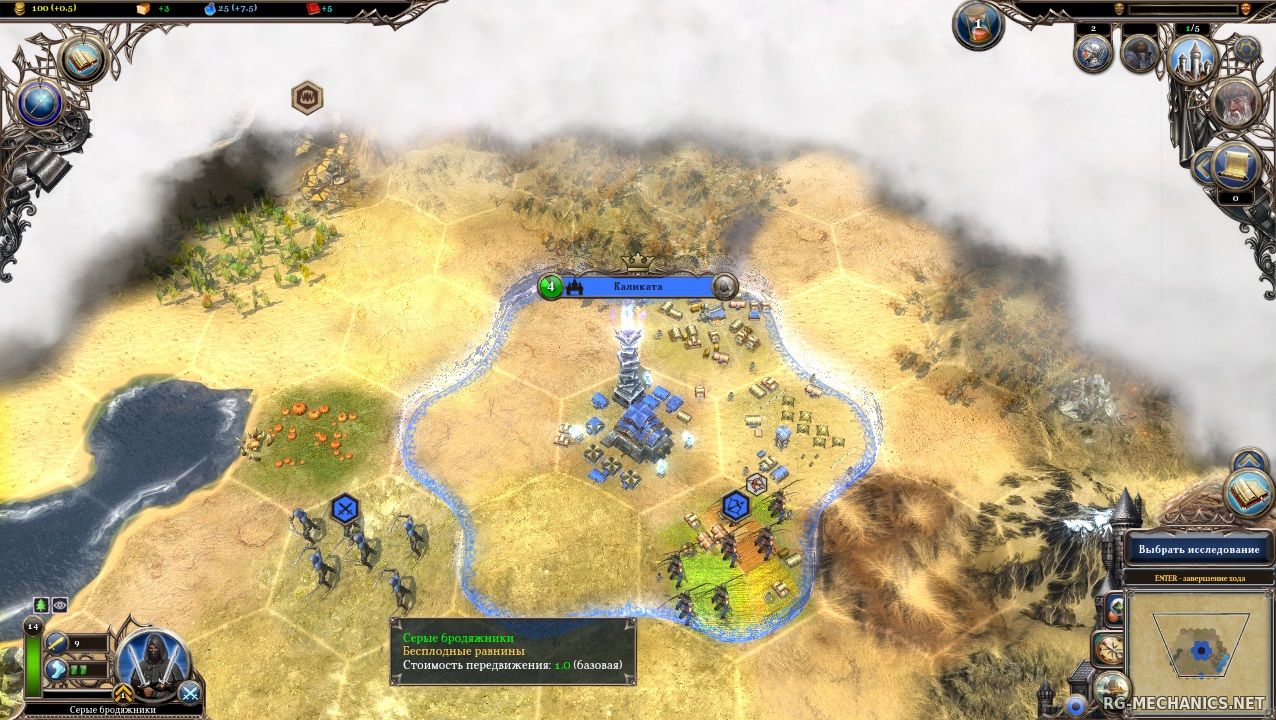The height and width of the screenshot is (720, 1276).
Task: Click the hooded hero portrait icon
Action: pyautogui.click(x=1139, y=54)
